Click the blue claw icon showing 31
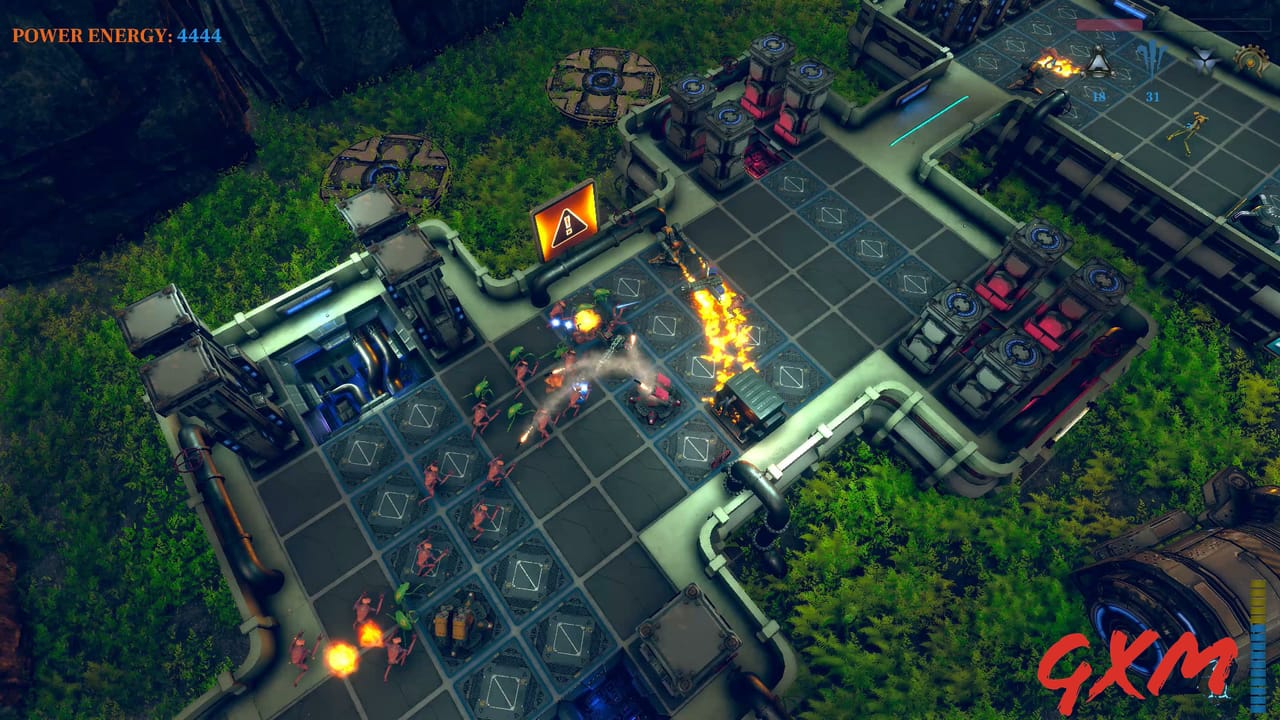Image resolution: width=1280 pixels, height=720 pixels. coord(1153,60)
